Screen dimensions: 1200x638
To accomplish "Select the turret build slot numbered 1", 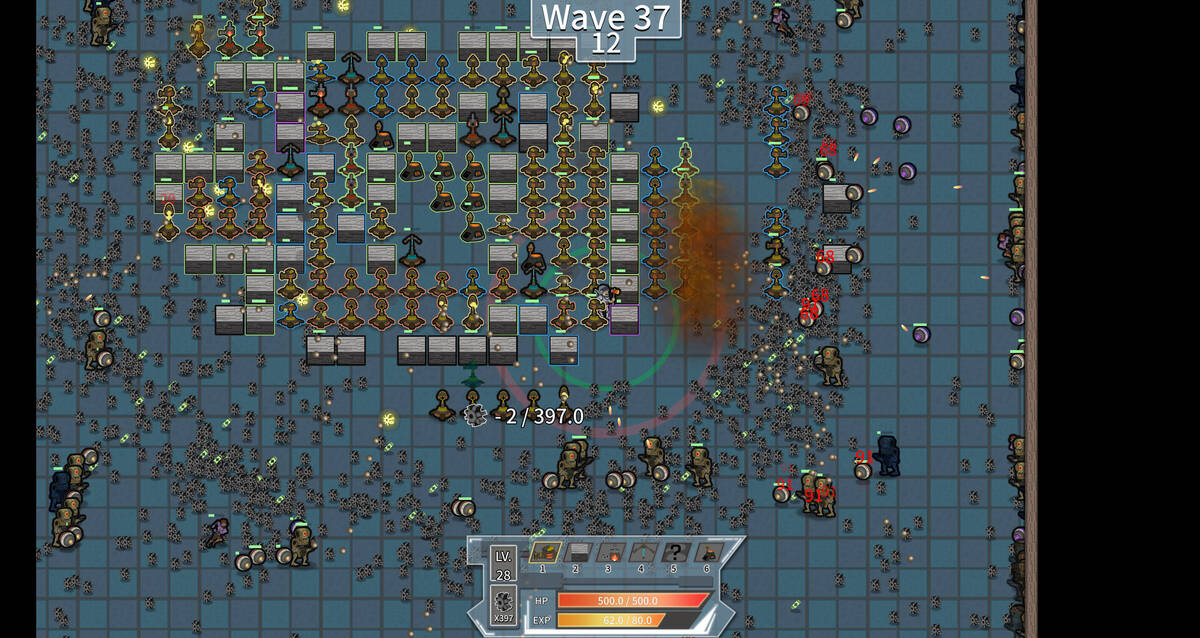I will 544,553.
